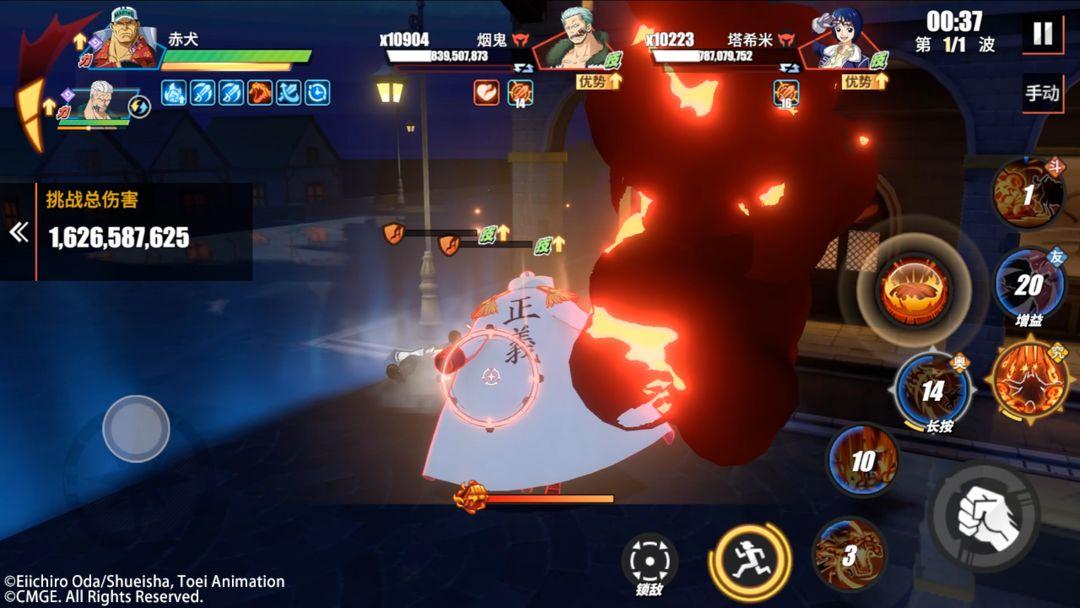The height and width of the screenshot is (608, 1080).
Task: Use the magma dragon skill showing 3
Action: tap(848, 555)
